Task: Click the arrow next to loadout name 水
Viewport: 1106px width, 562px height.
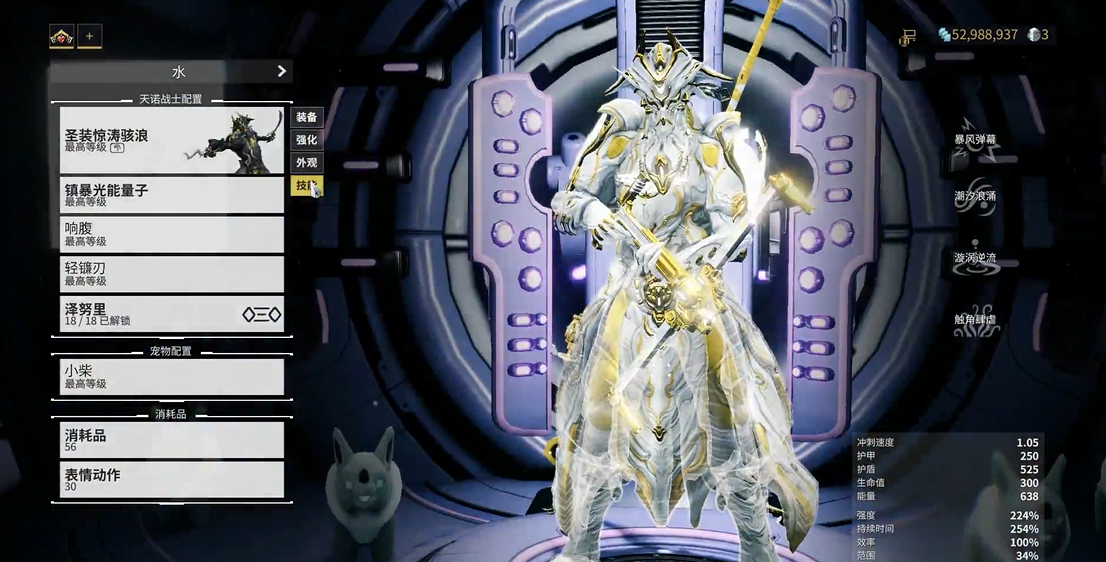Action: tap(281, 71)
